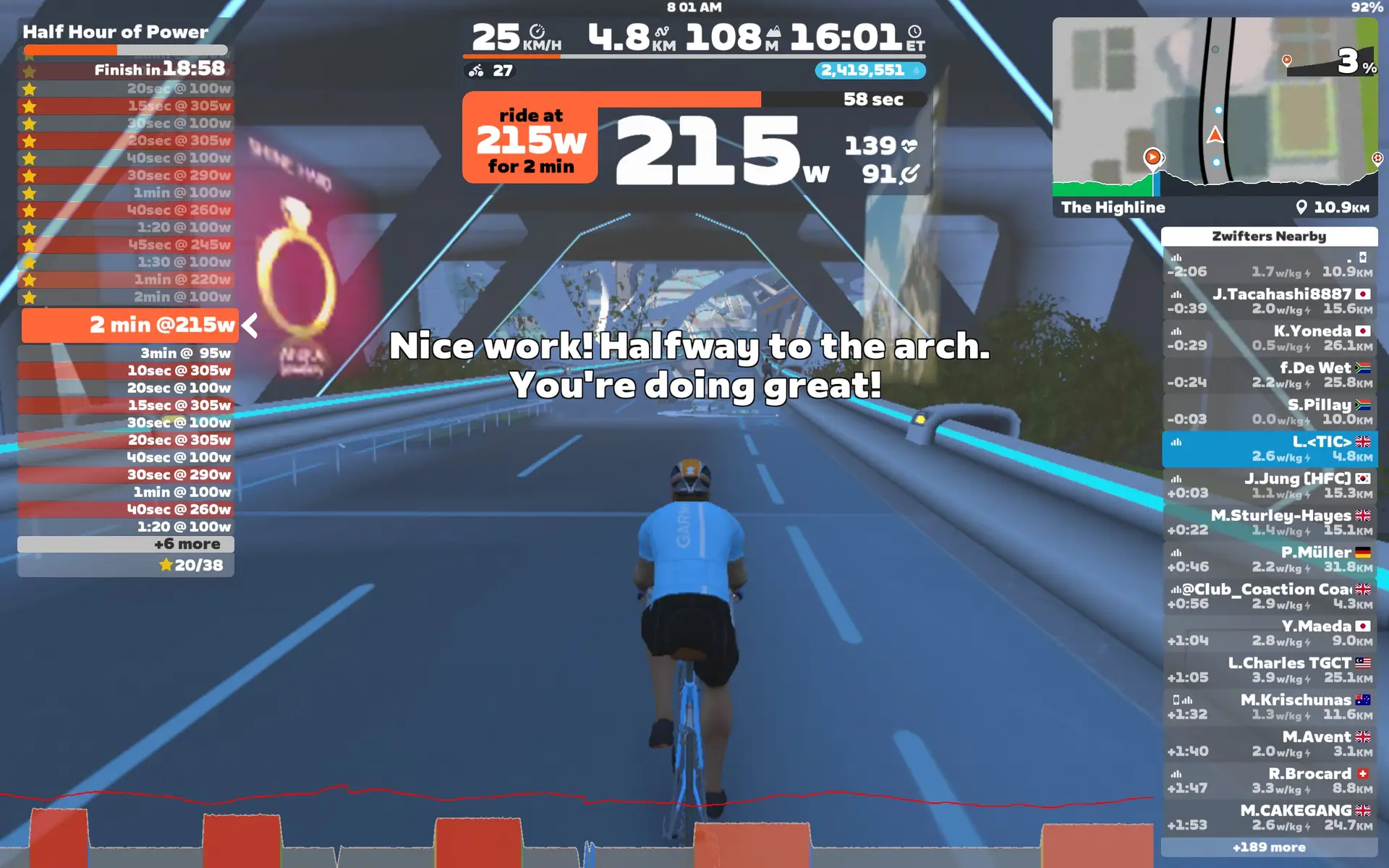Expand the +189 more riders list
This screenshot has height=868, width=1389.
click(1270, 846)
